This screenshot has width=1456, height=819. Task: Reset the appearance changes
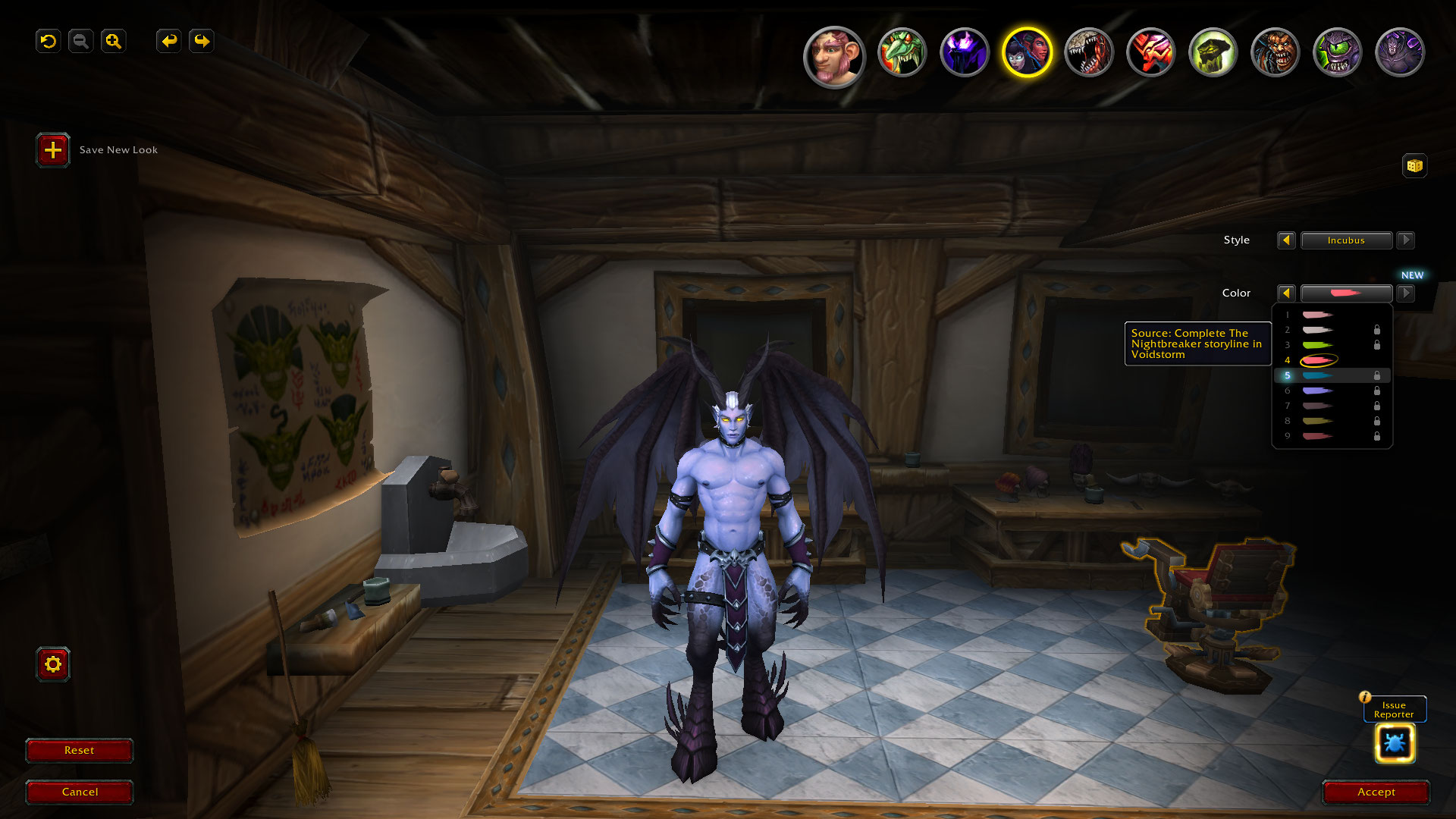point(80,750)
